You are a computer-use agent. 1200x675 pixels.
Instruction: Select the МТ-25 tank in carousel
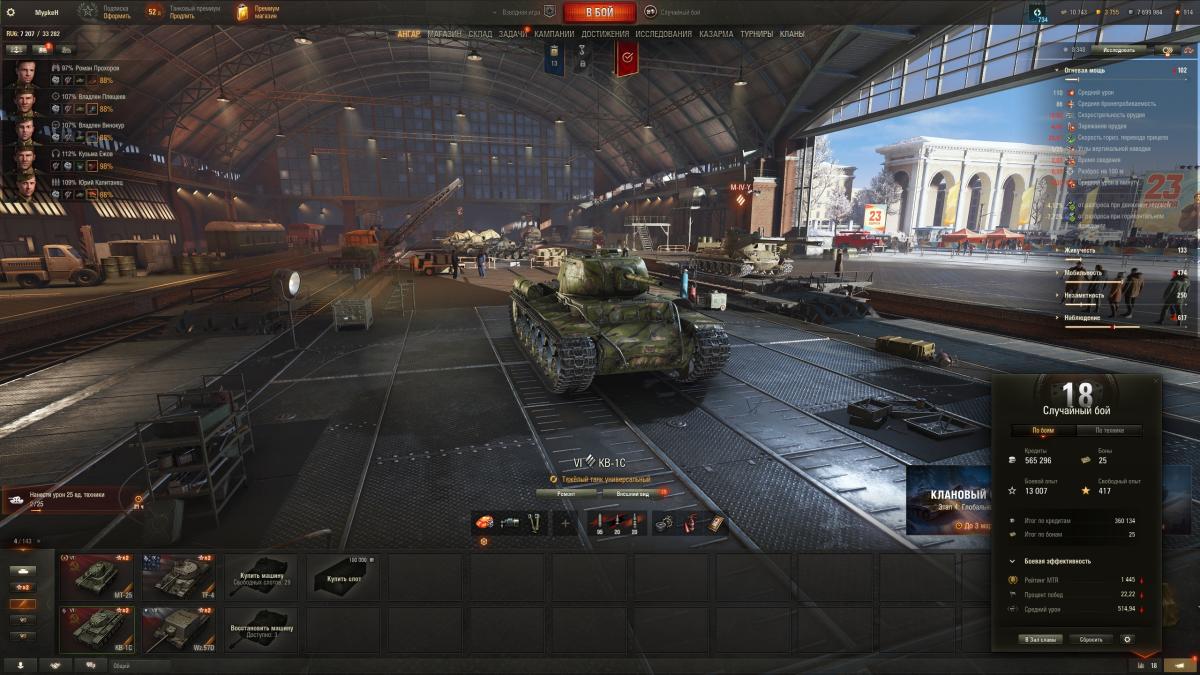96,576
